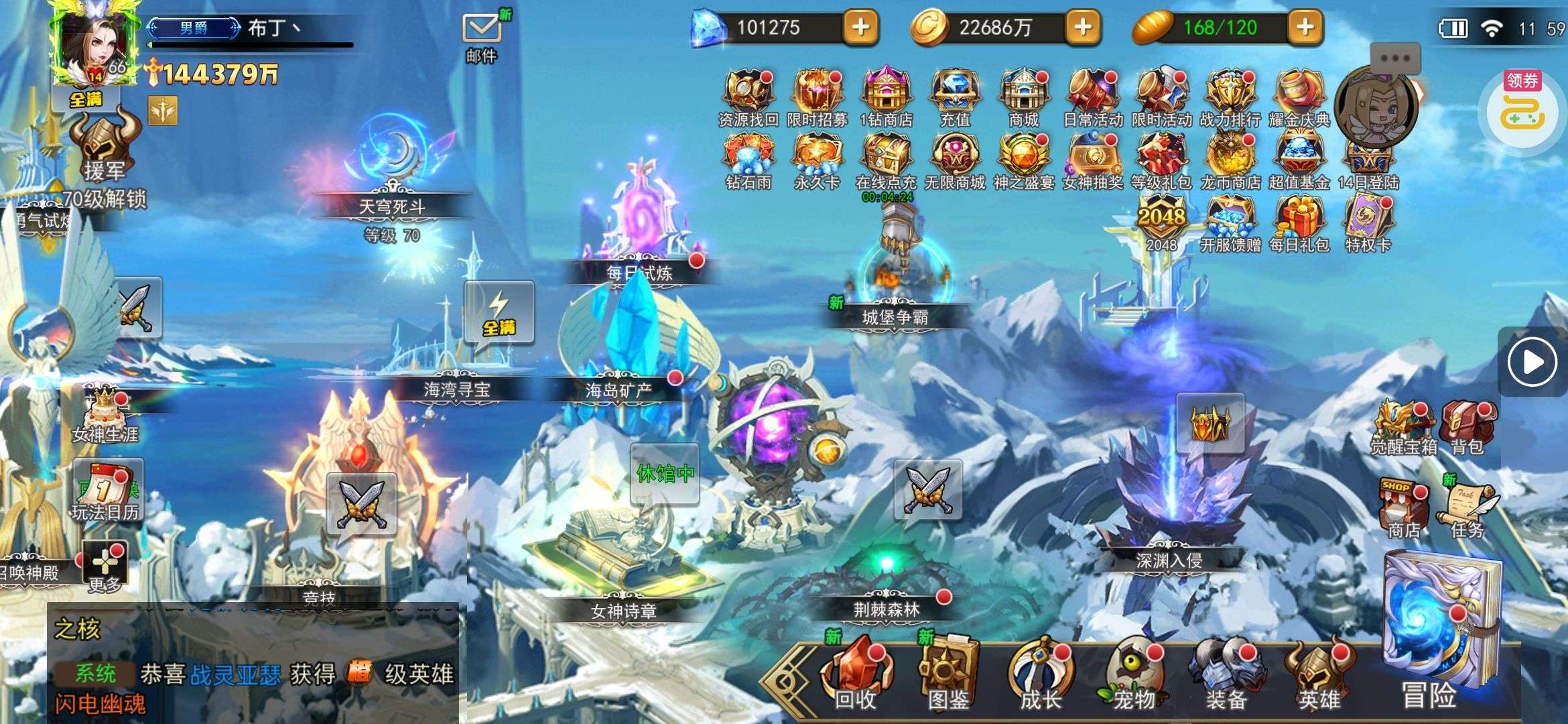Viewport: 1568px width, 724px height.
Task: Open the 背包 backpack
Action: (x=1466, y=426)
